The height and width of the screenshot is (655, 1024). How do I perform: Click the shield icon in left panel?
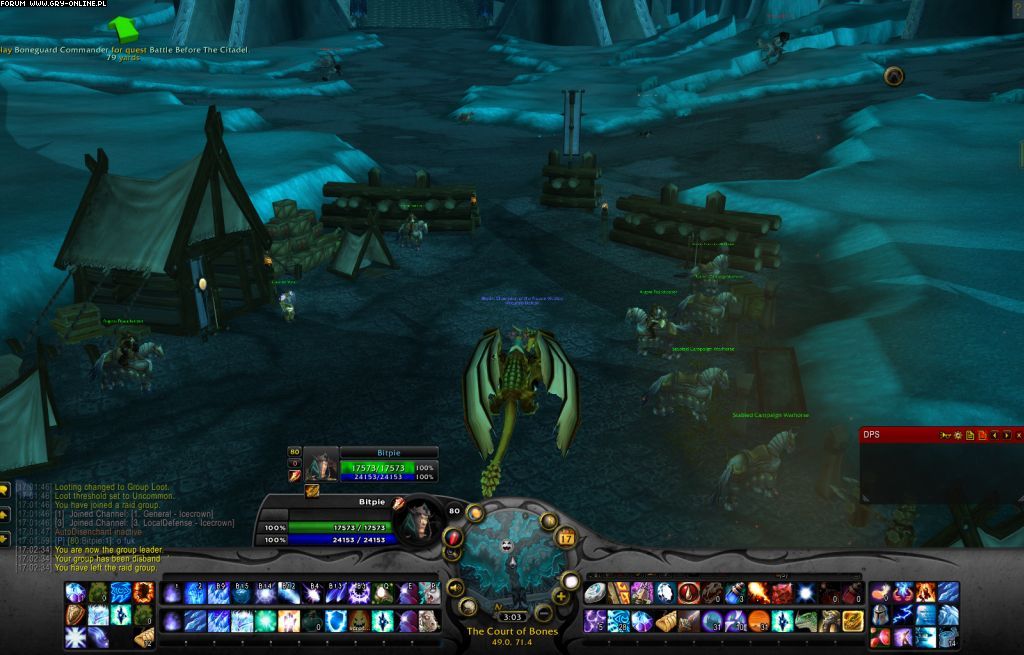coord(76,614)
